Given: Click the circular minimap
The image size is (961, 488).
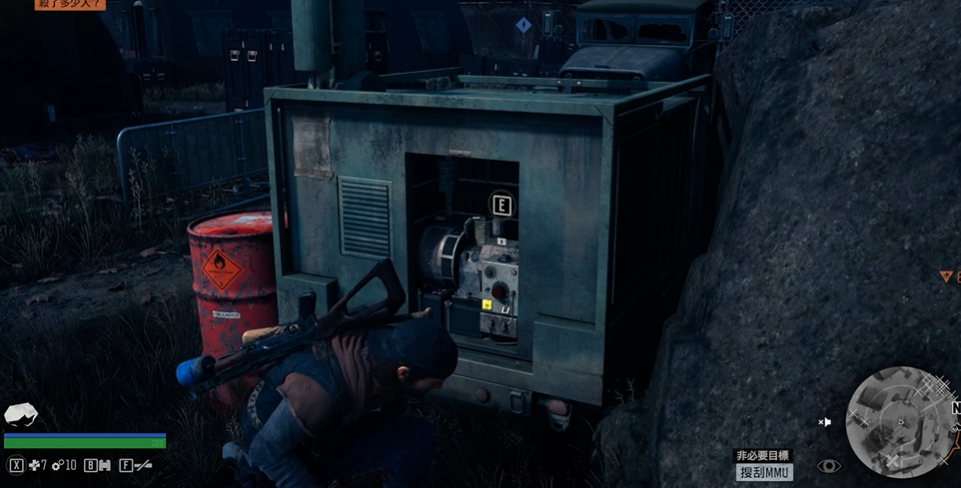Looking at the screenshot, I should [x=900, y=421].
